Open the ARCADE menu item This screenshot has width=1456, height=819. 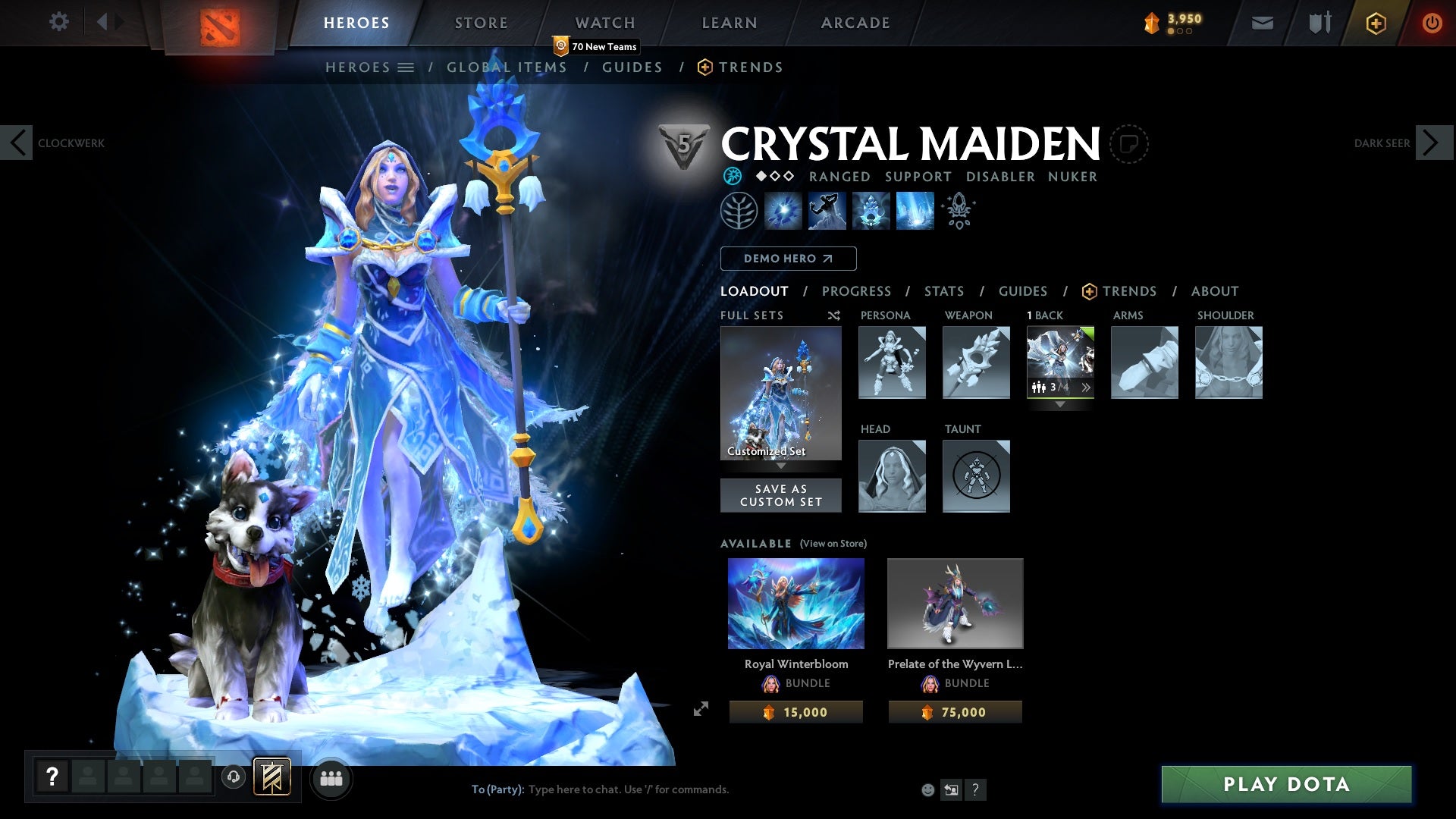(x=855, y=22)
